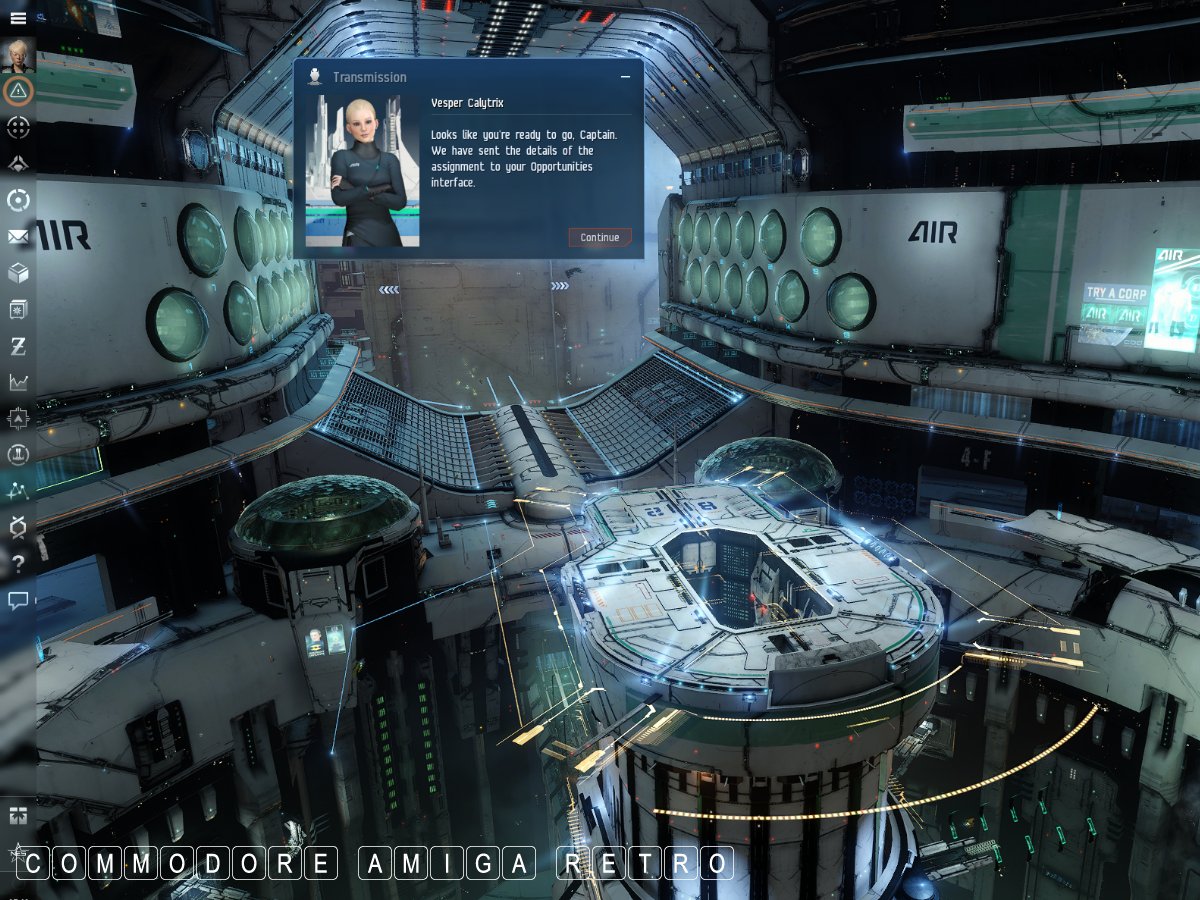
Task: Open the character portrait sheet
Action: (x=18, y=55)
